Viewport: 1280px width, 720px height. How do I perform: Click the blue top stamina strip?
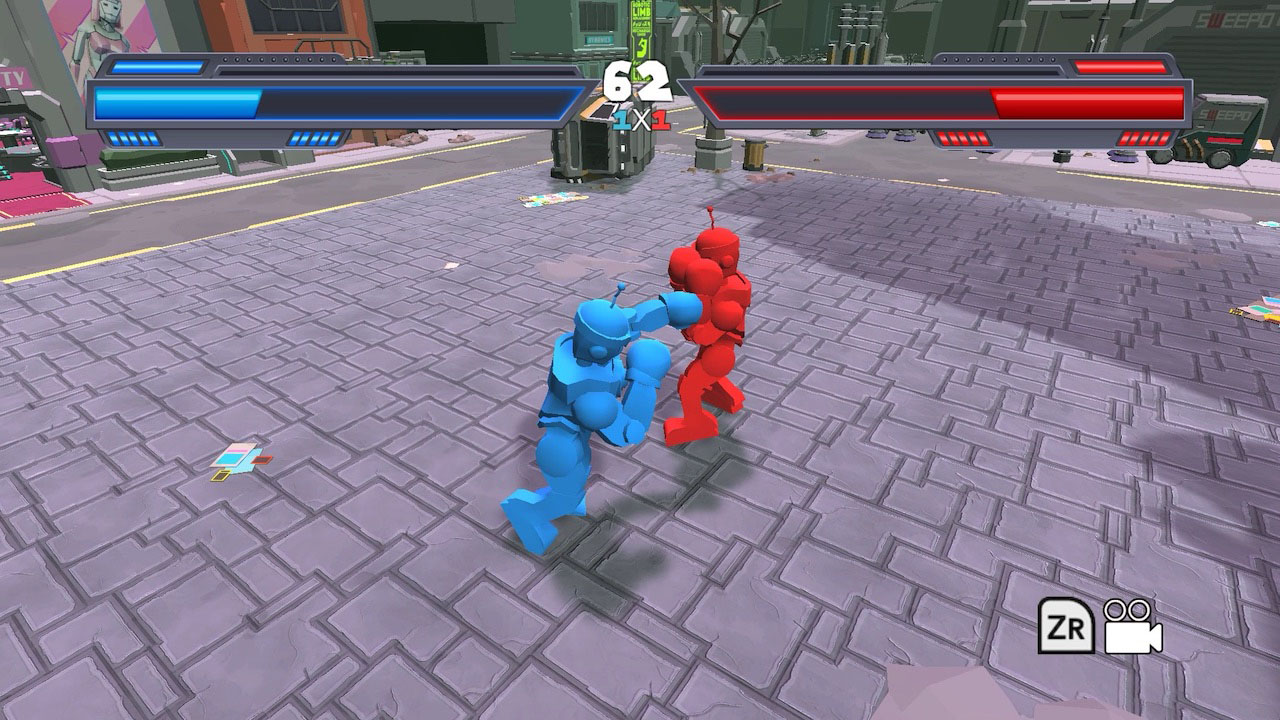point(160,65)
